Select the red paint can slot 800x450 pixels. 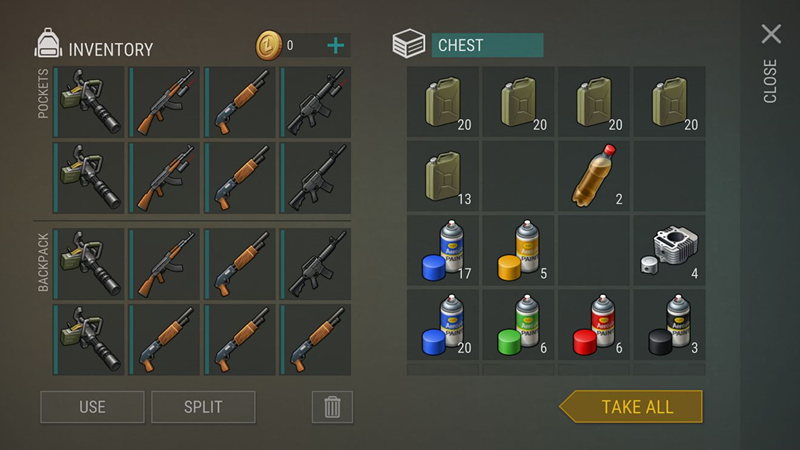[595, 325]
